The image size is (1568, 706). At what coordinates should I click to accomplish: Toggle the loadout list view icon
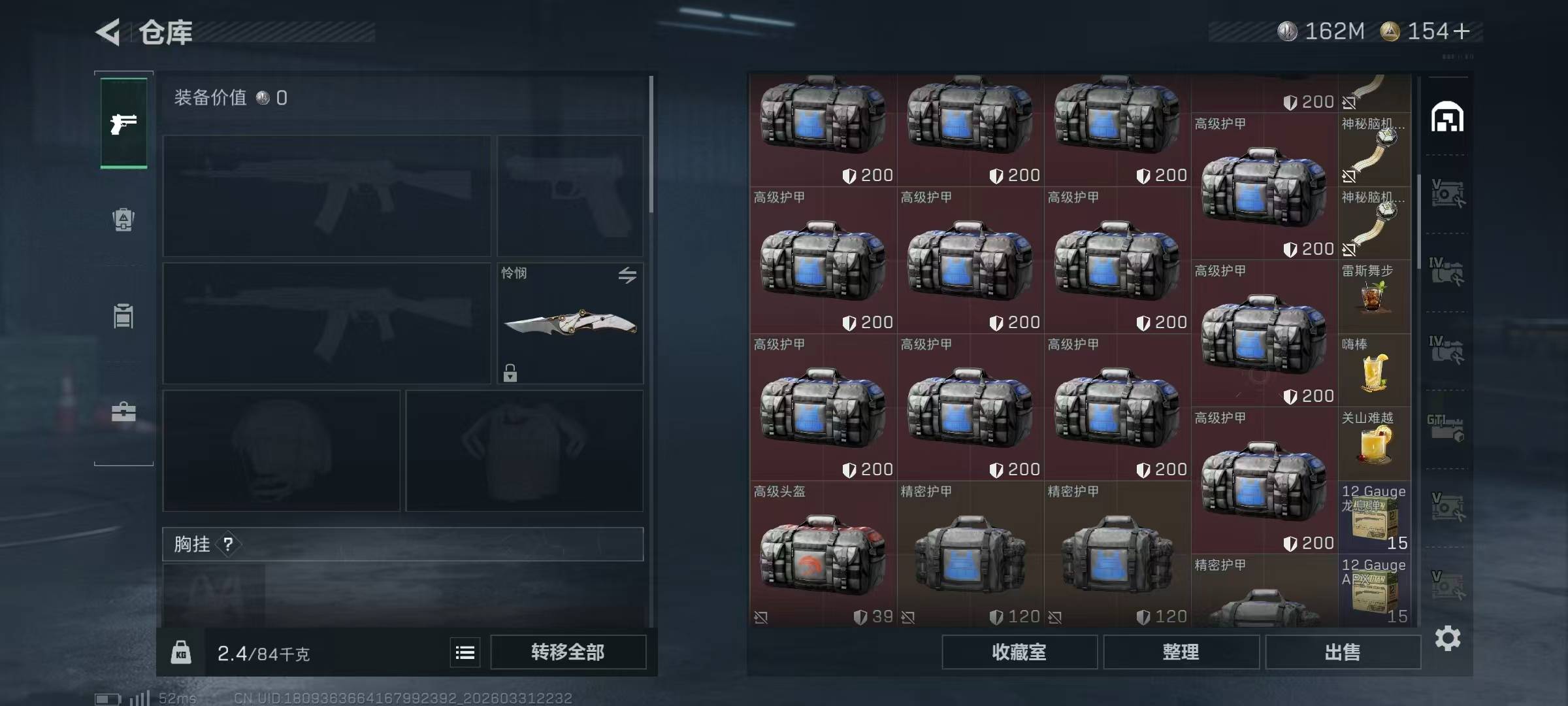(465, 652)
